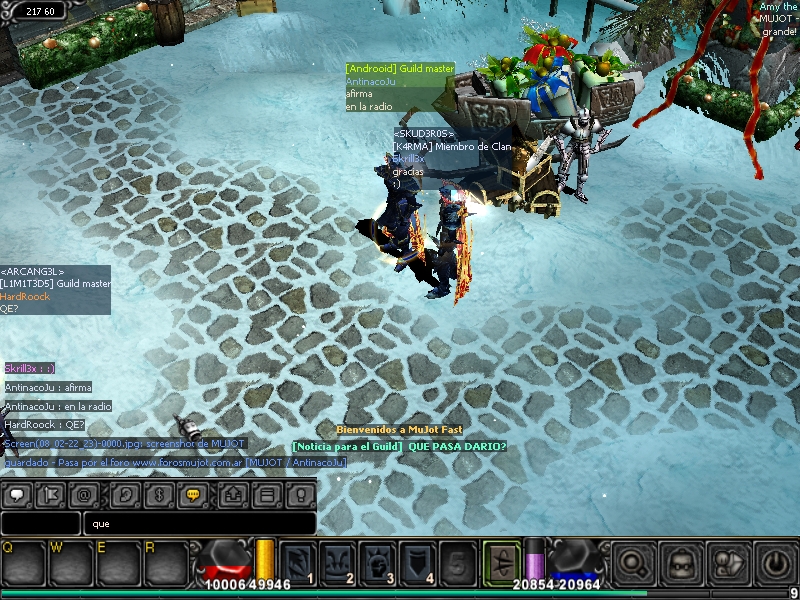Image resolution: width=800 pixels, height=600 pixels.
Task: Open the backpack inventory button
Action: (x=682, y=563)
